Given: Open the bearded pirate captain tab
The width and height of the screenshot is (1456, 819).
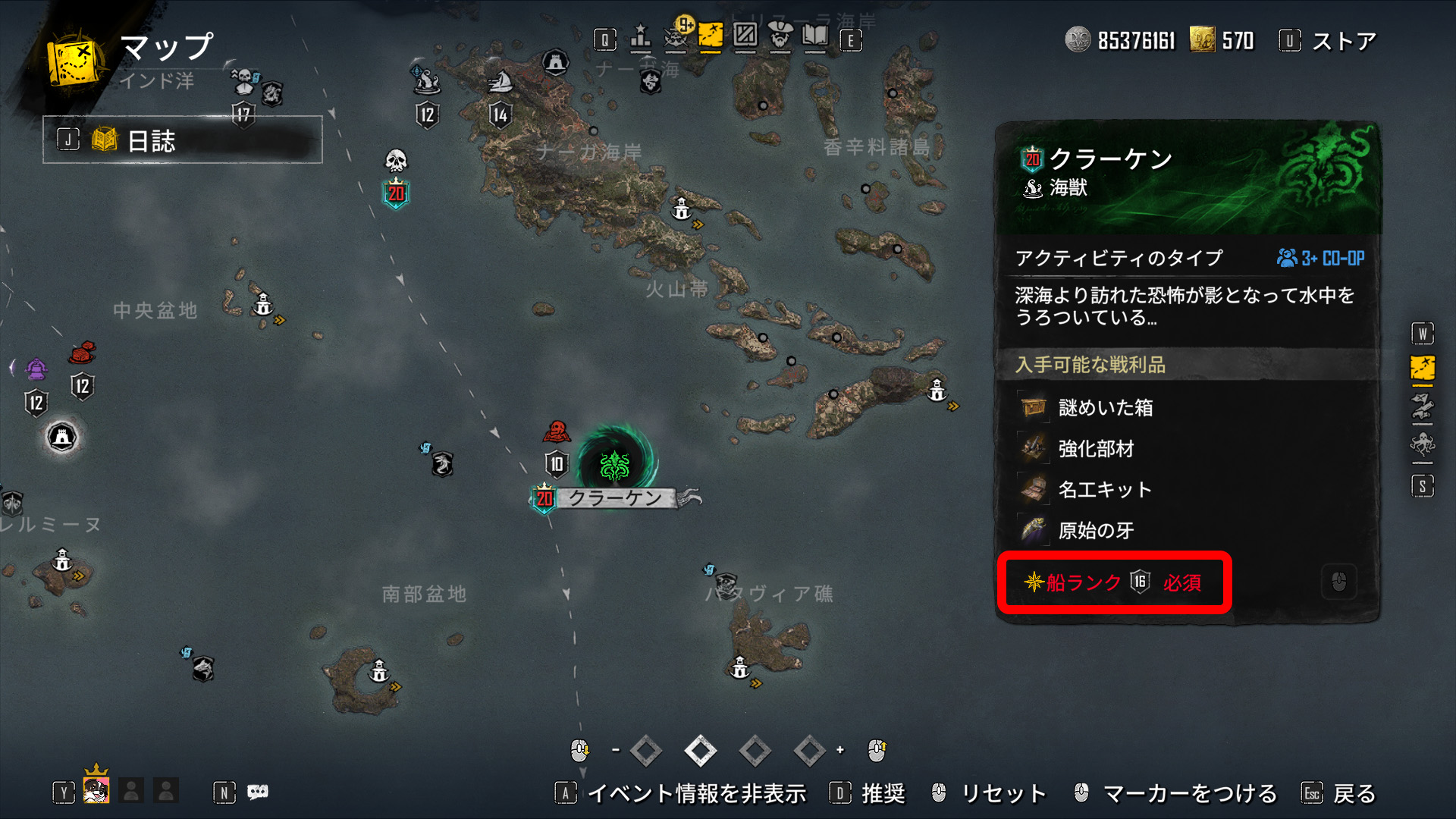Looking at the screenshot, I should [780, 36].
